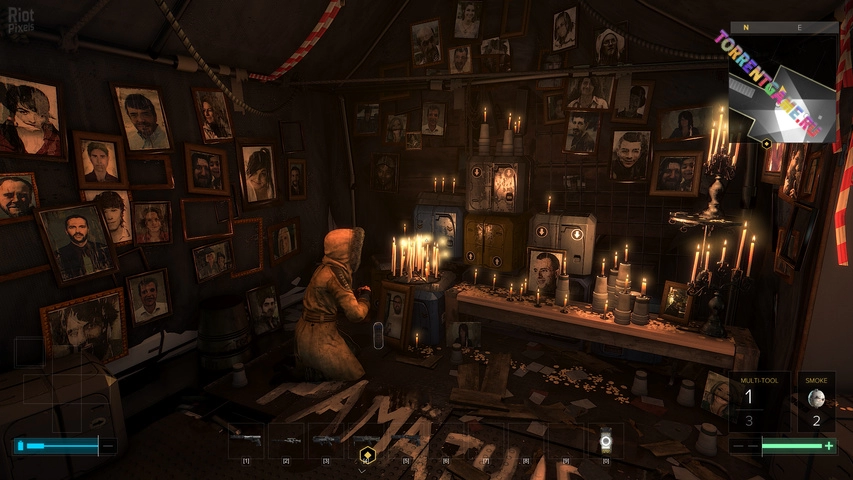Screen dimensions: 853x480
Task: Select the Smoke grenade icon
Action: coord(816,396)
